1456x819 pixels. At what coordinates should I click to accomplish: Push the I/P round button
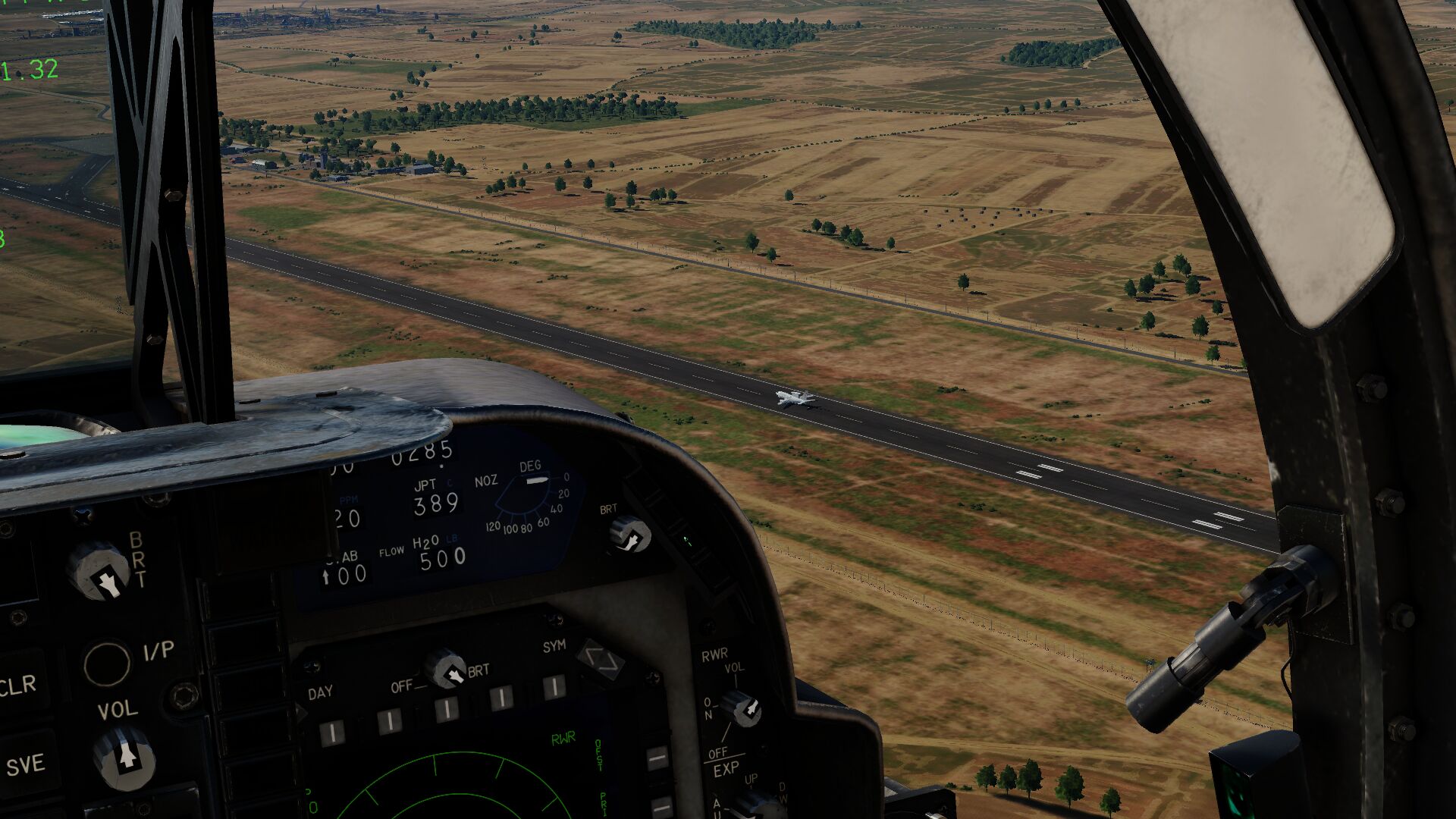tap(107, 664)
